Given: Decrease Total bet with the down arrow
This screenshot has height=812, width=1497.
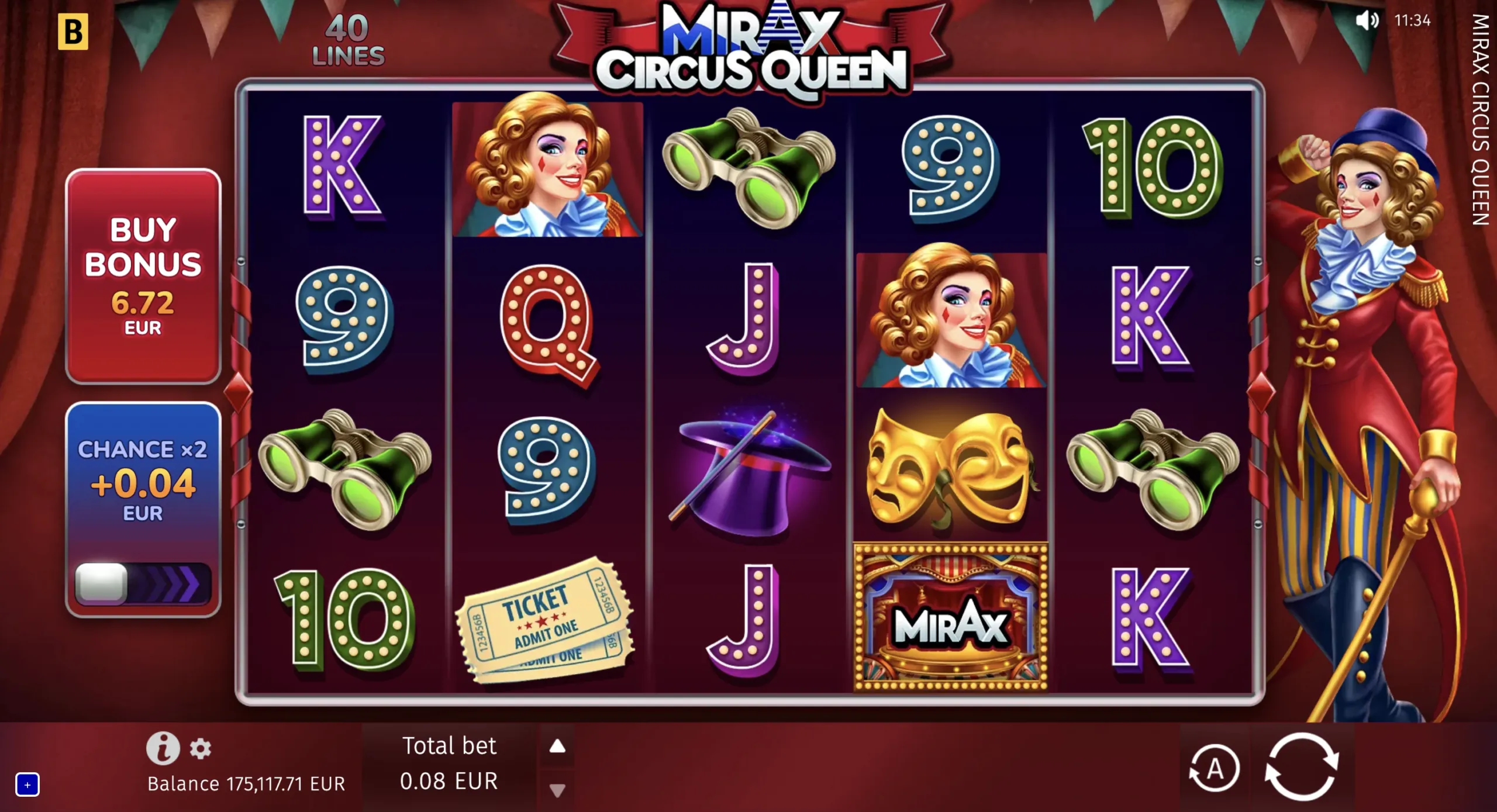Looking at the screenshot, I should (x=557, y=792).
